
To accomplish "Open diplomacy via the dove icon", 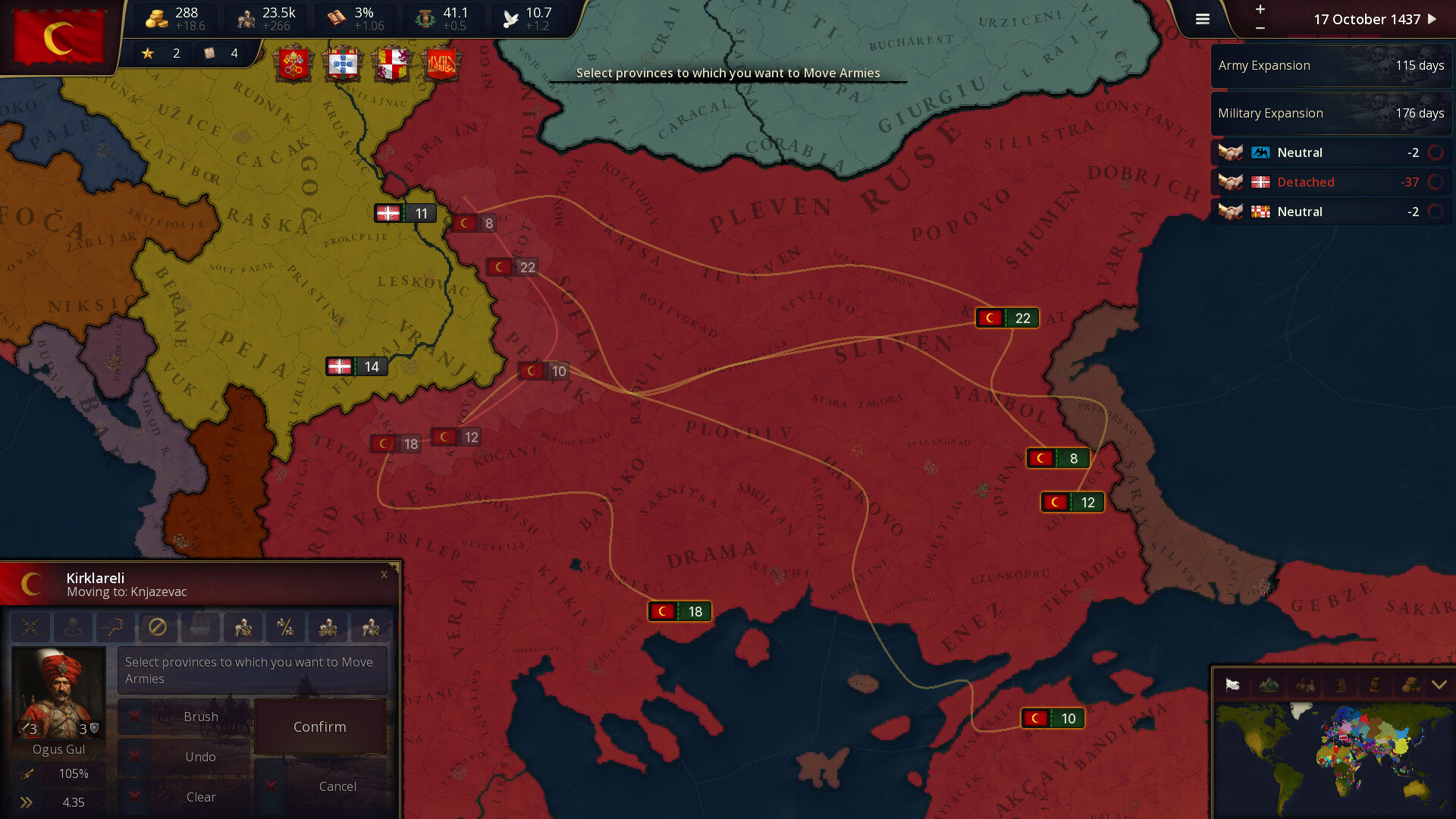I will (x=510, y=17).
